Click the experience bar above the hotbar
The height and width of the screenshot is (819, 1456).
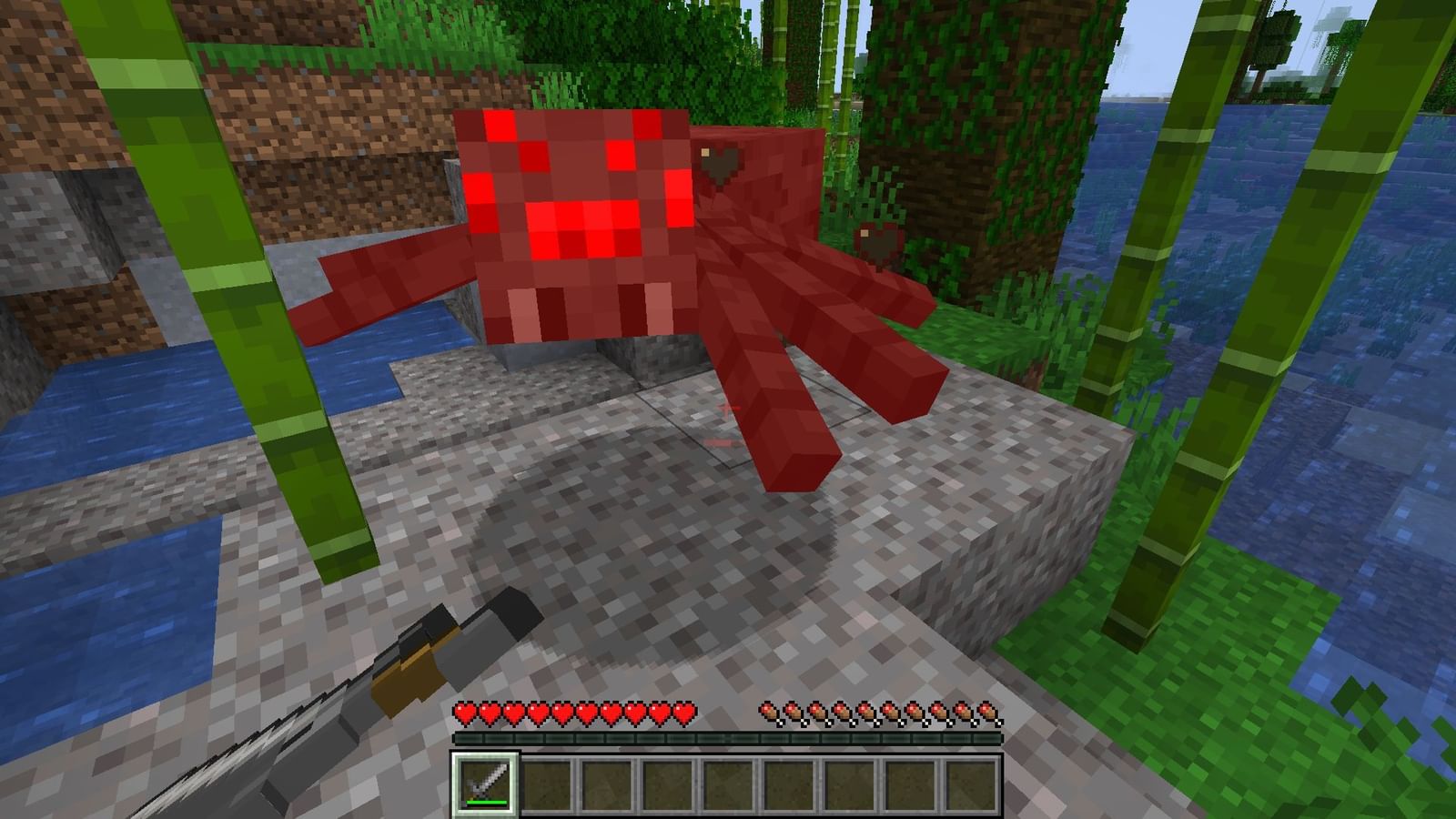tap(728, 739)
